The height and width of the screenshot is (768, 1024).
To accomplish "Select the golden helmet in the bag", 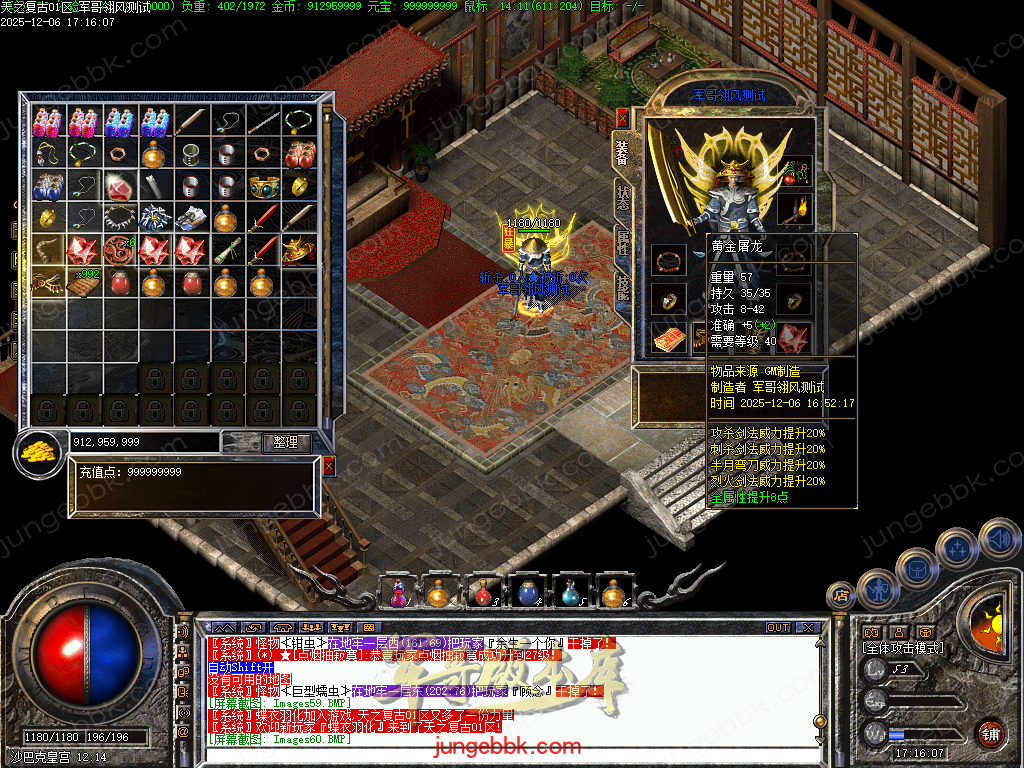I will [299, 249].
